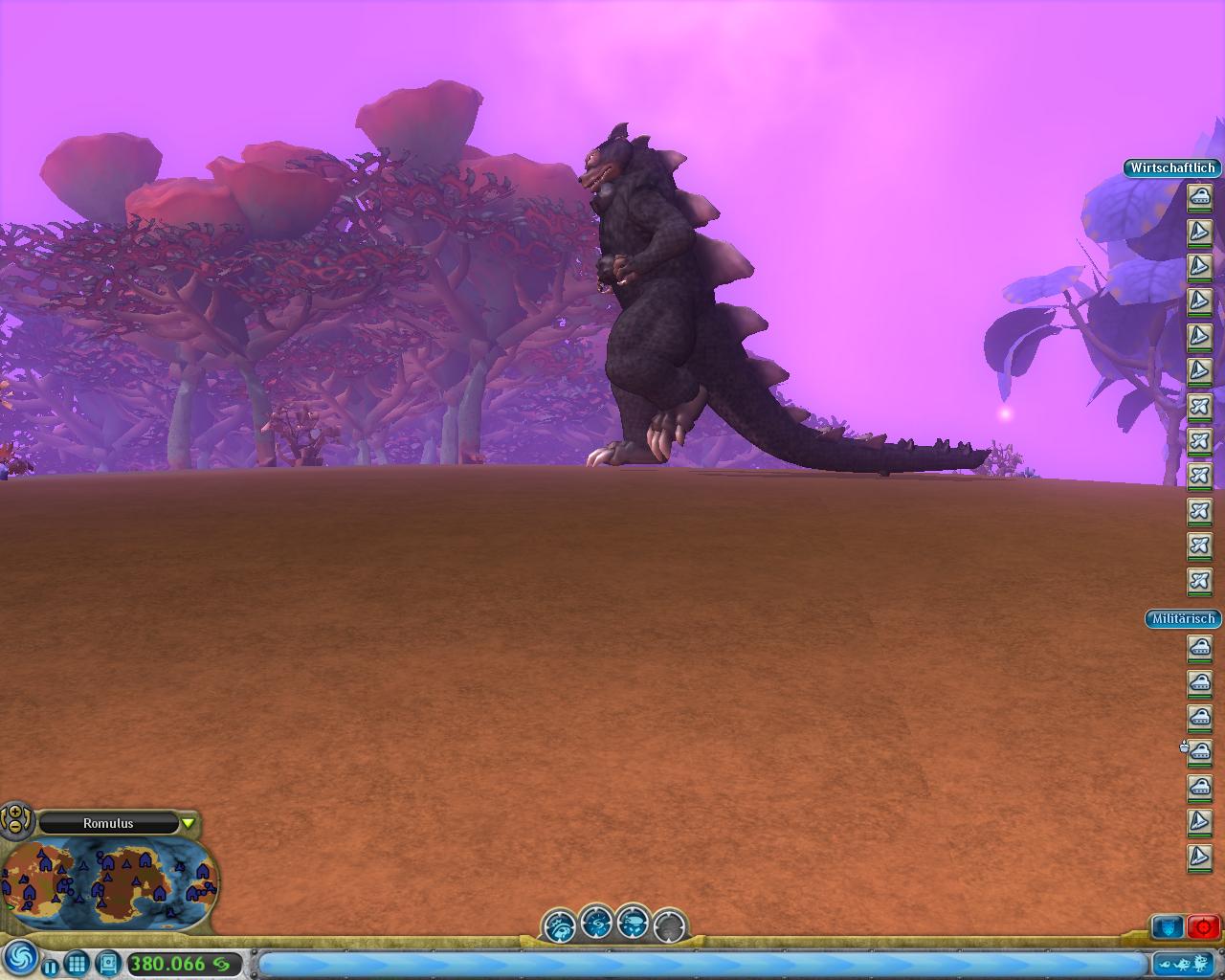The height and width of the screenshot is (980, 1225).
Task: Activate the swirl superweapon ability icon
Action: [596, 923]
